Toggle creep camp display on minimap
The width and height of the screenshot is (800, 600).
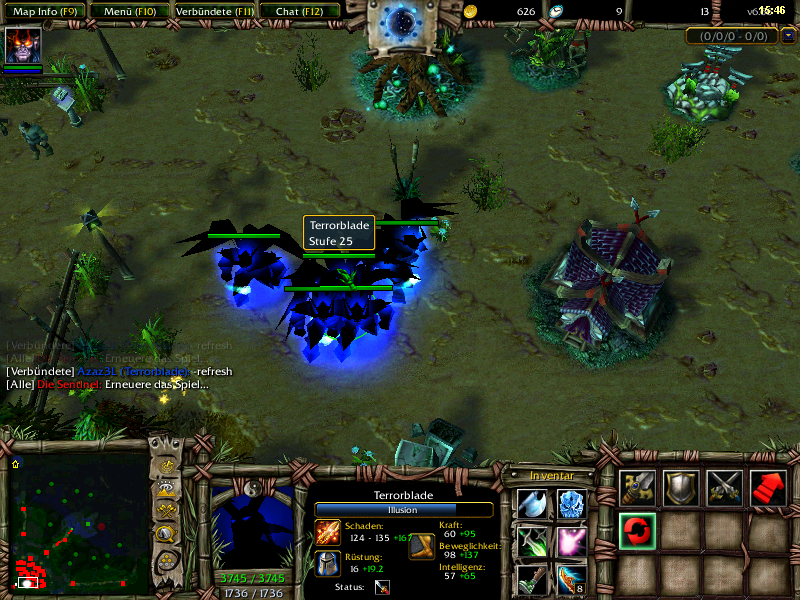[166, 535]
